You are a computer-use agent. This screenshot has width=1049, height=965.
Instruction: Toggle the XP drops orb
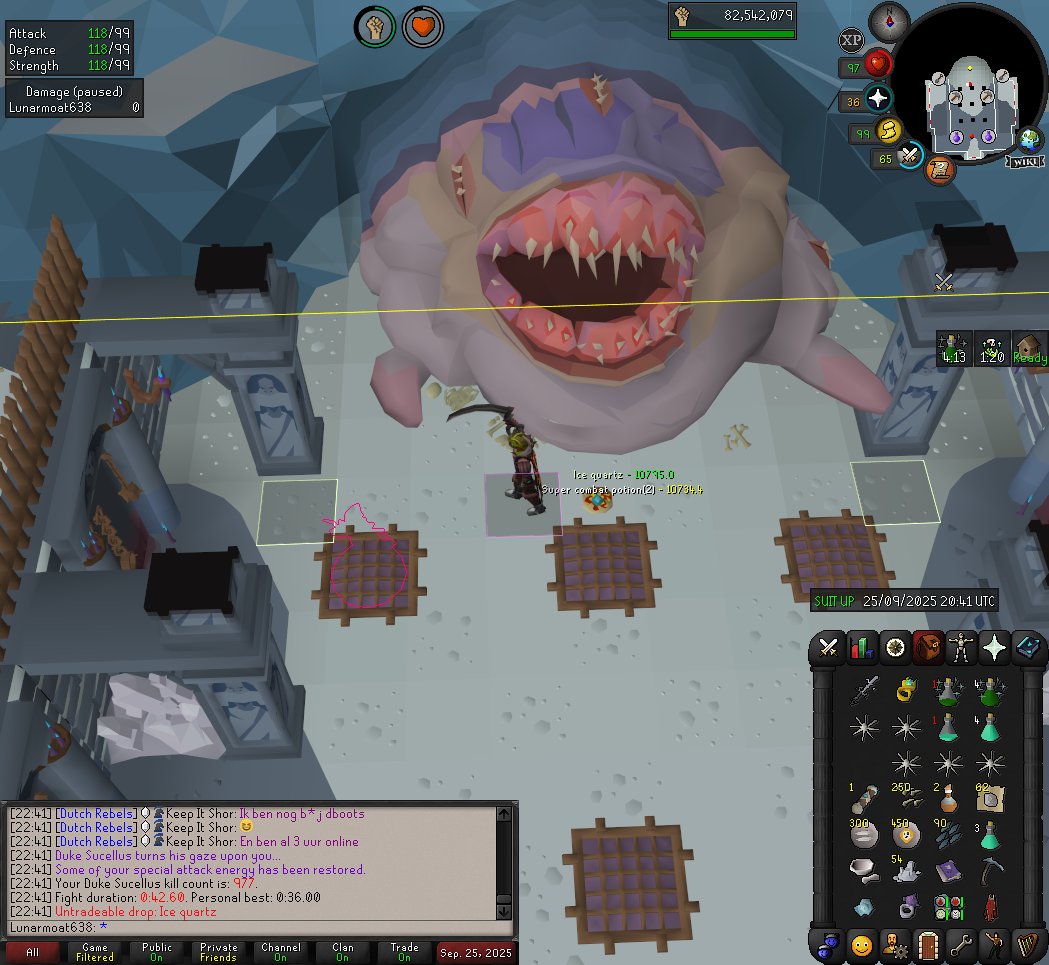(851, 40)
